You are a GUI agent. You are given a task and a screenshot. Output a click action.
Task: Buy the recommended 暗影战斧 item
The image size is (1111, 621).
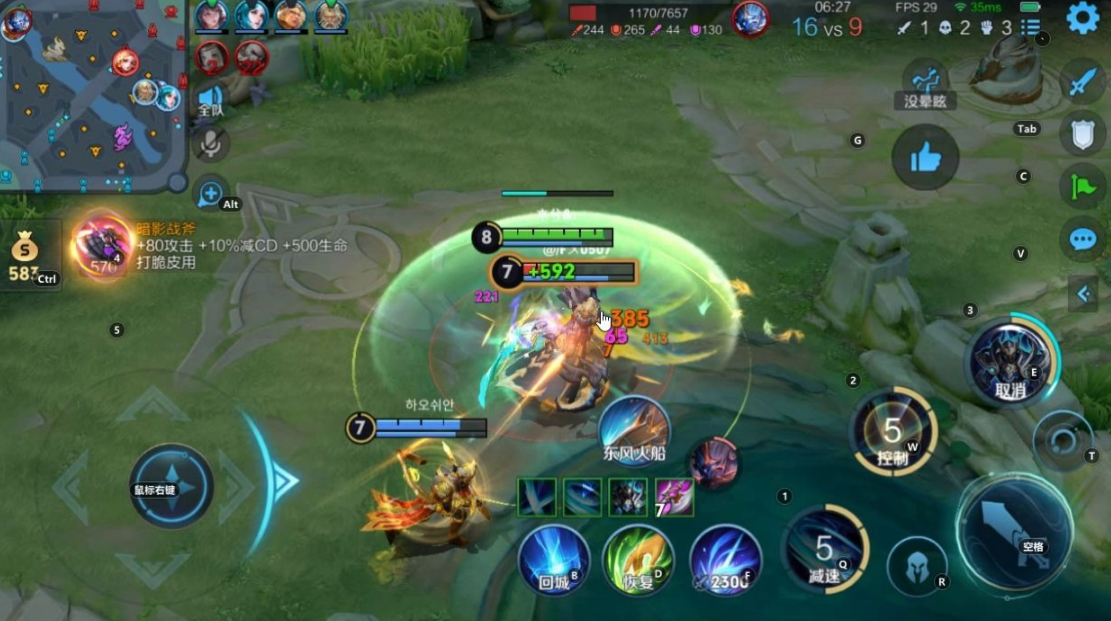(x=102, y=246)
